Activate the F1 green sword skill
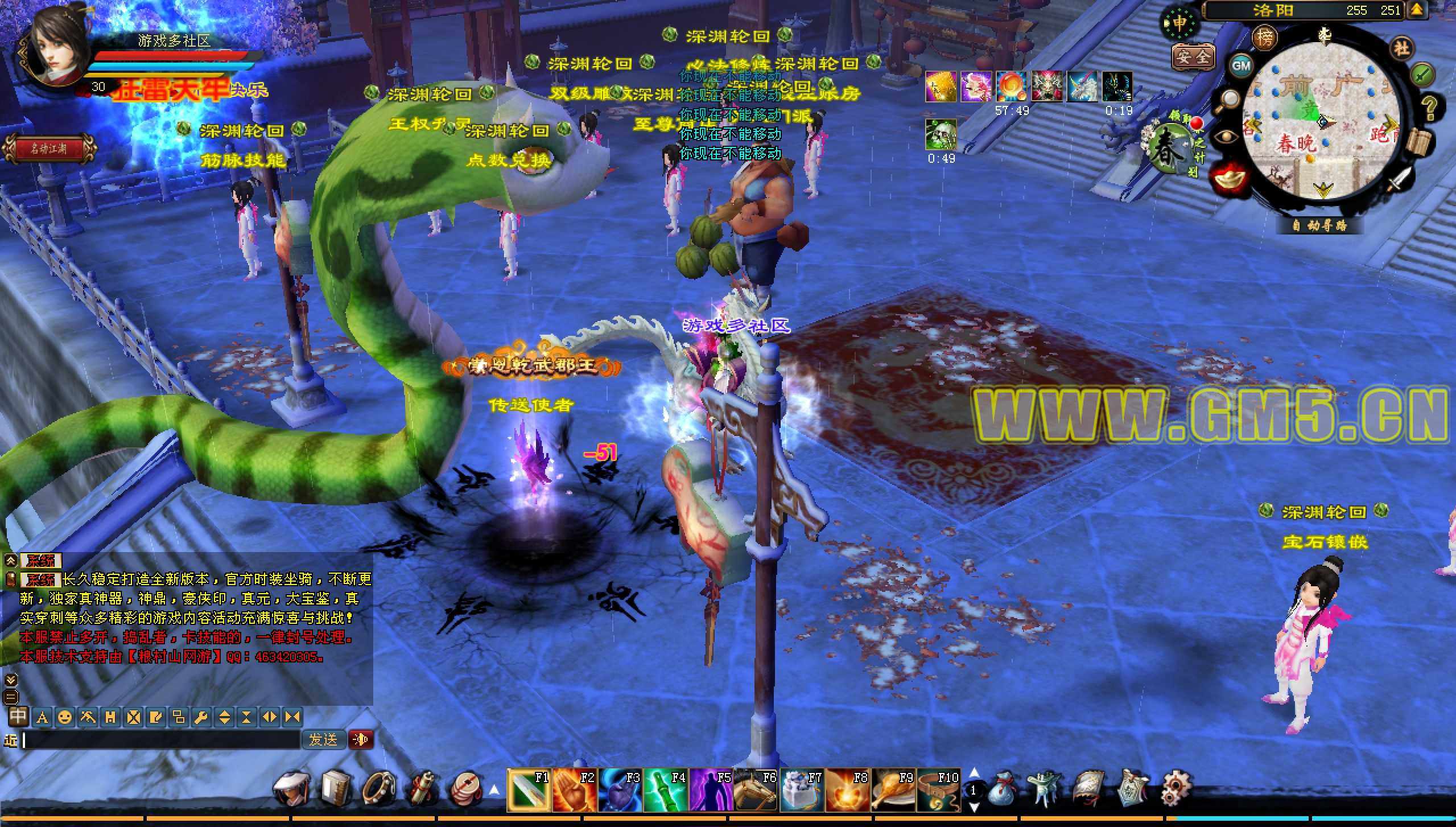 (528, 790)
